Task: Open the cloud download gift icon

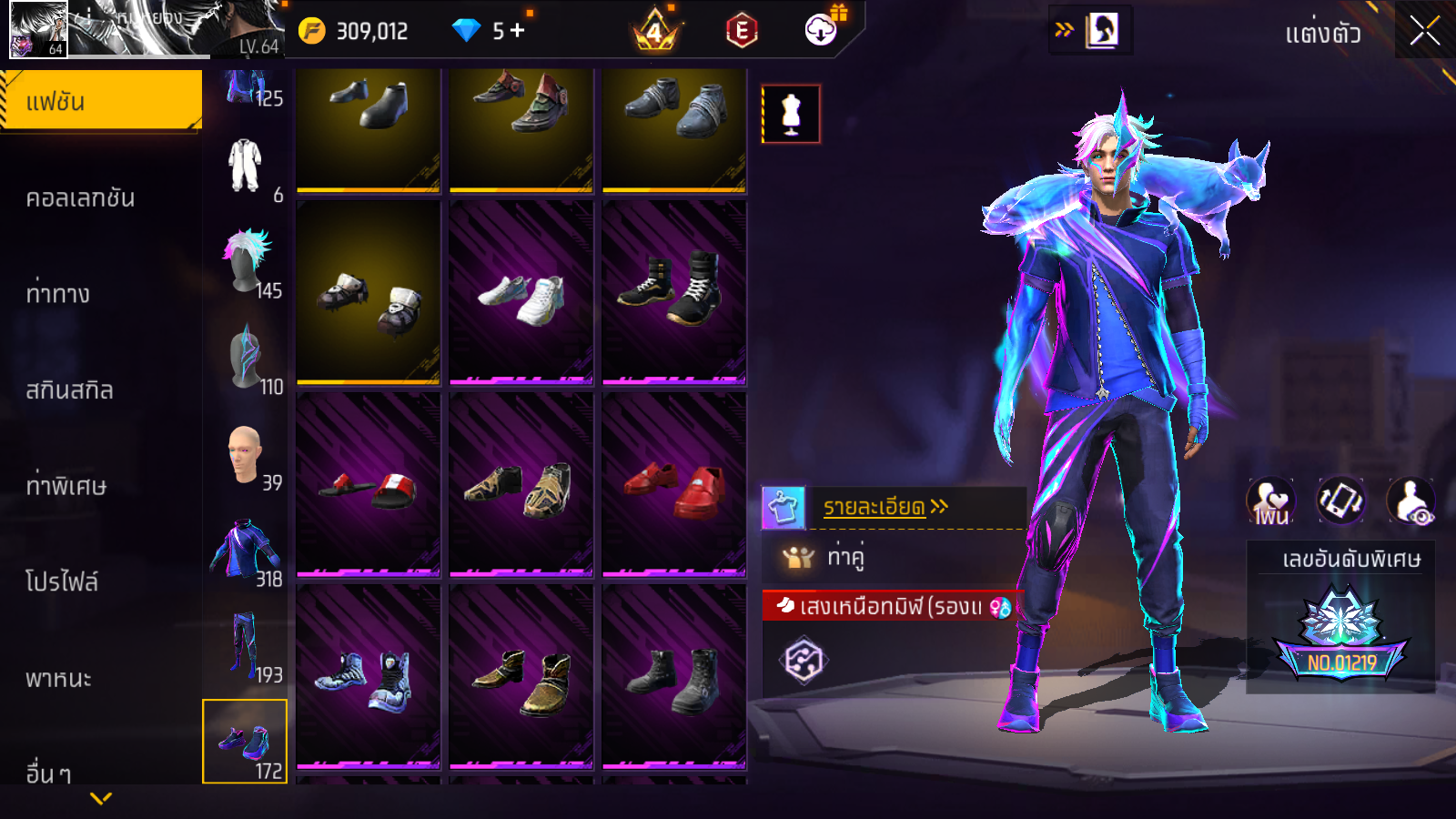Action: click(x=822, y=30)
